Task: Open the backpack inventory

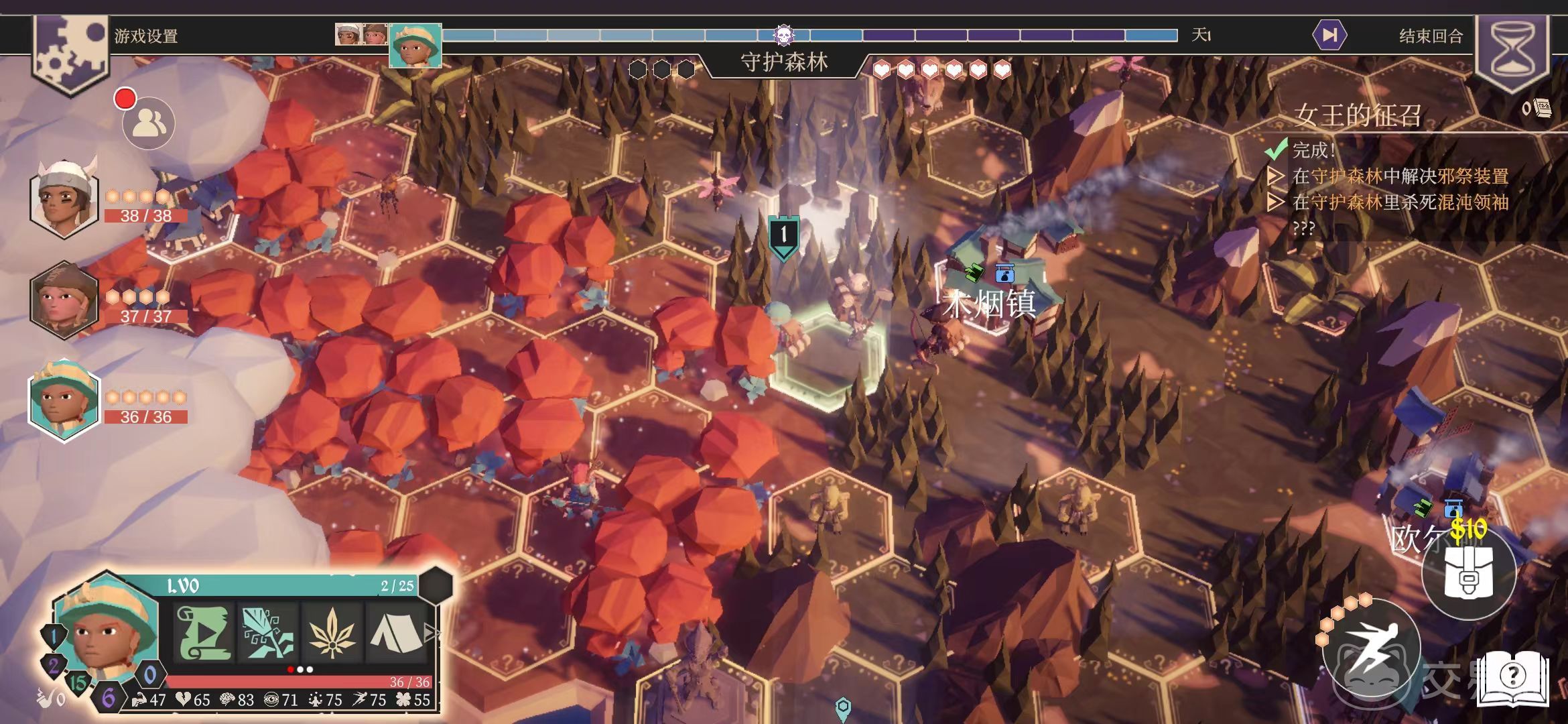Action: [x=1468, y=572]
